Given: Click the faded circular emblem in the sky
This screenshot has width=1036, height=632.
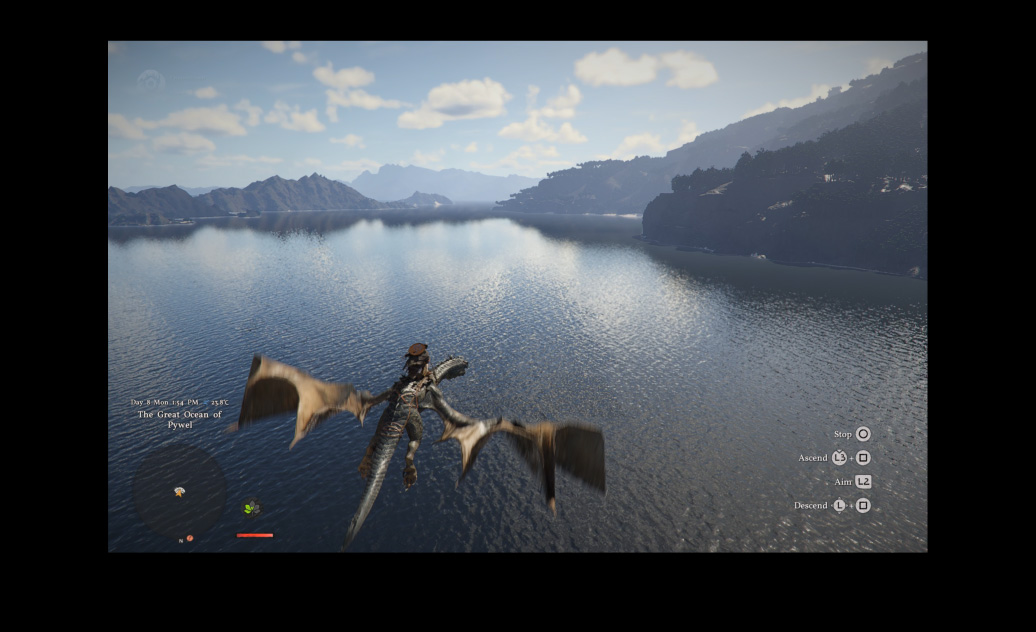Looking at the screenshot, I should point(151,81).
